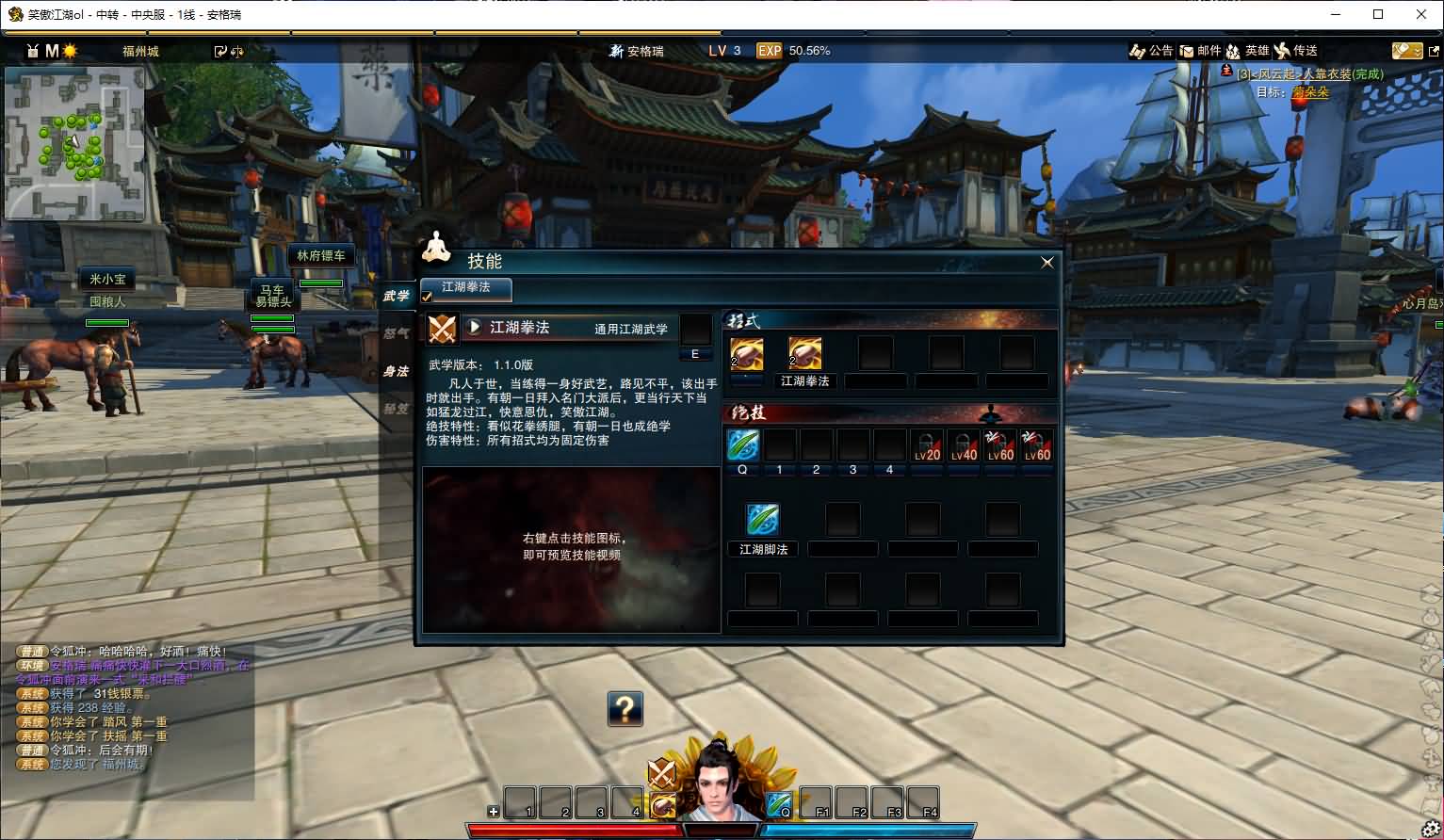Toggle the sun day-night indicator above minimap
This screenshot has height=840, width=1444.
pyautogui.click(x=71, y=52)
